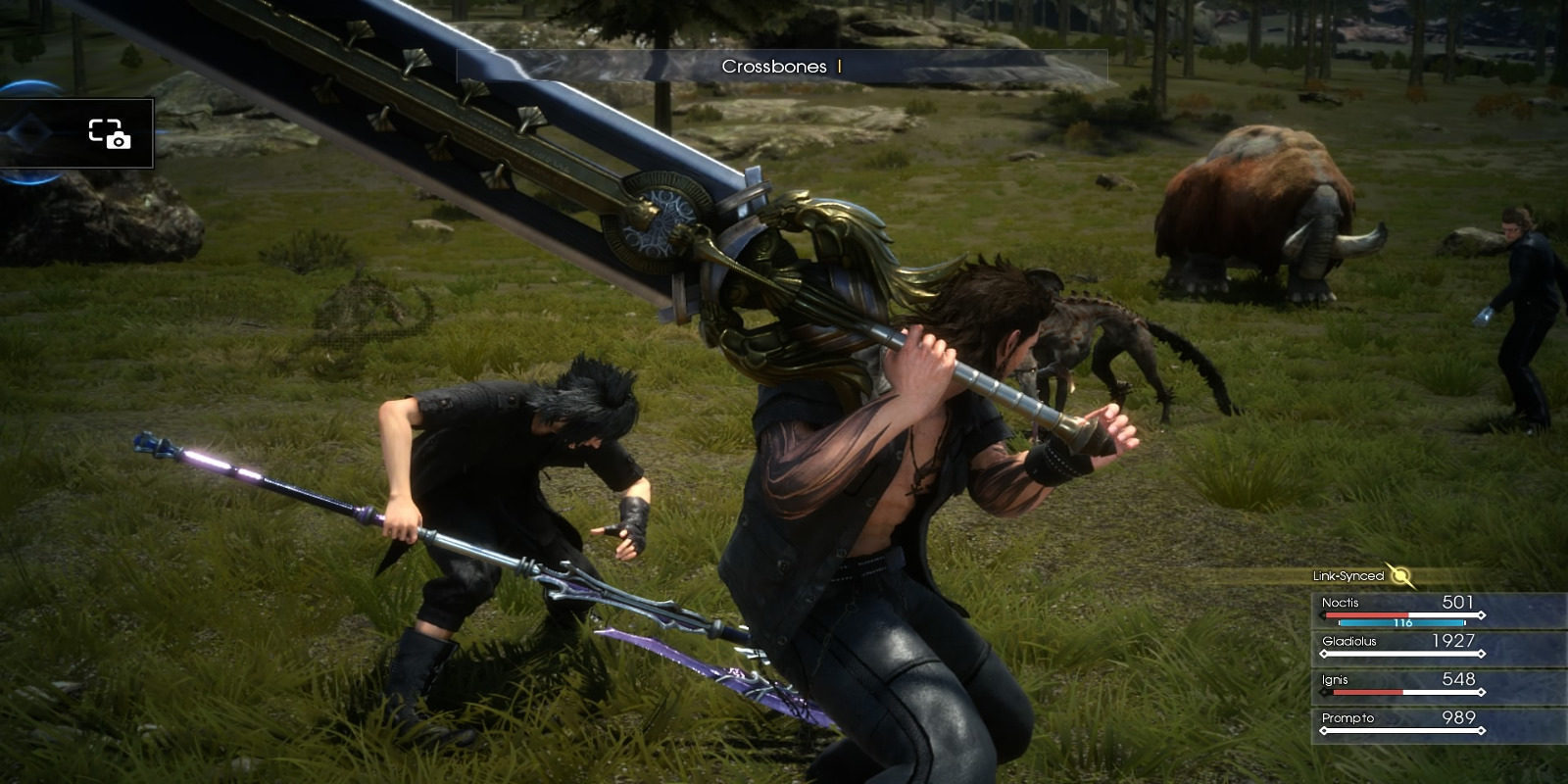Expand the Ignis health entry
Viewport: 1568px width, 784px height.
pyautogui.click(x=1411, y=679)
